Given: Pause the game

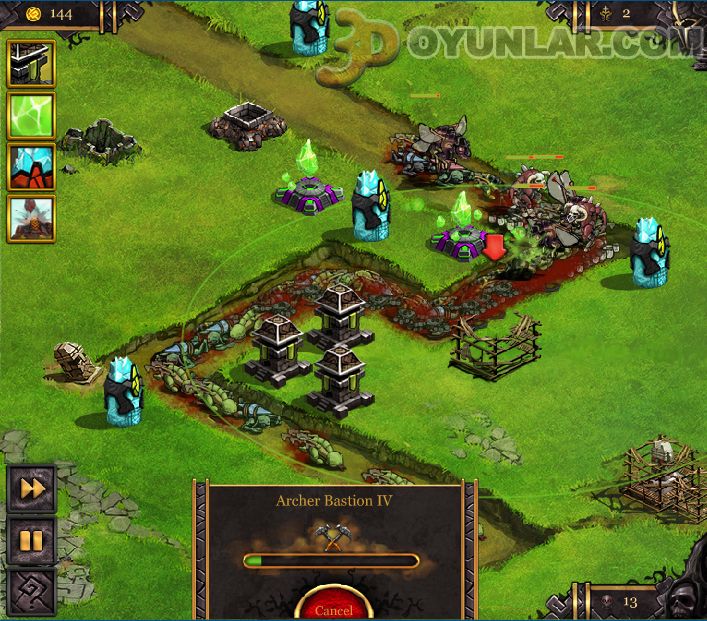Looking at the screenshot, I should [31, 541].
